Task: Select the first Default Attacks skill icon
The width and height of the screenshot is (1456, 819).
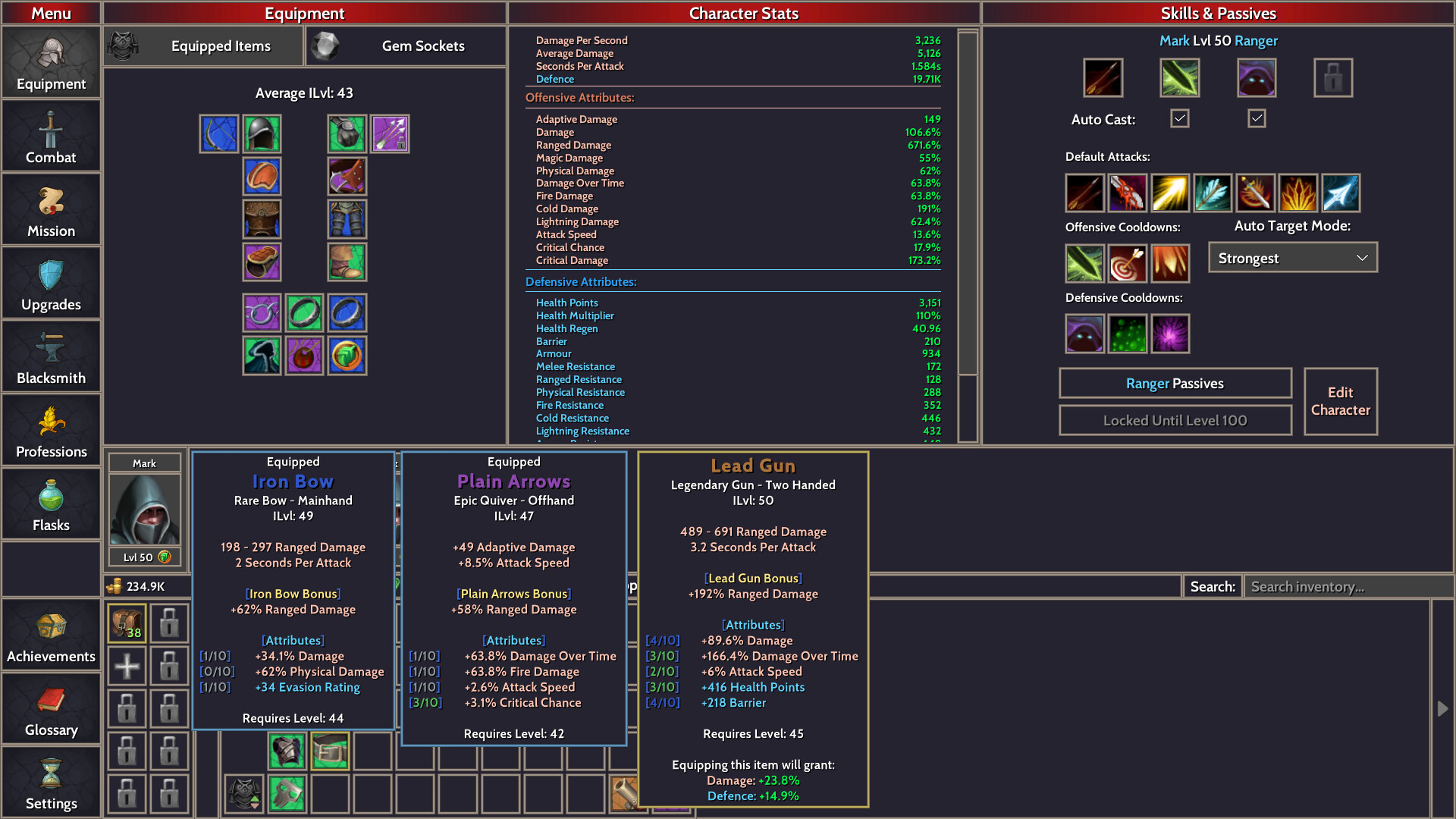Action: [x=1084, y=193]
